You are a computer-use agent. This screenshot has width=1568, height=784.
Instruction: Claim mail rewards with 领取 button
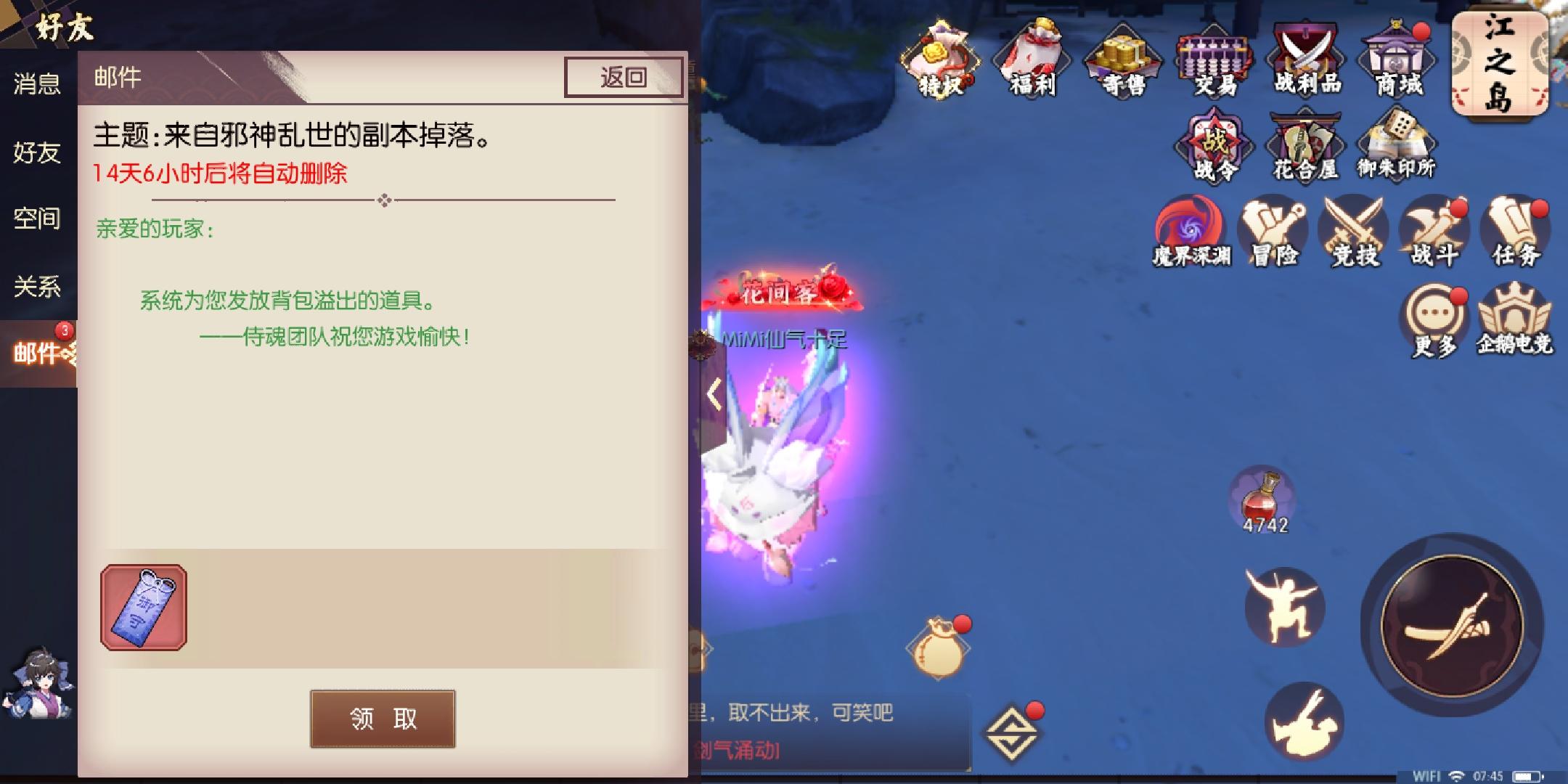pos(383,720)
